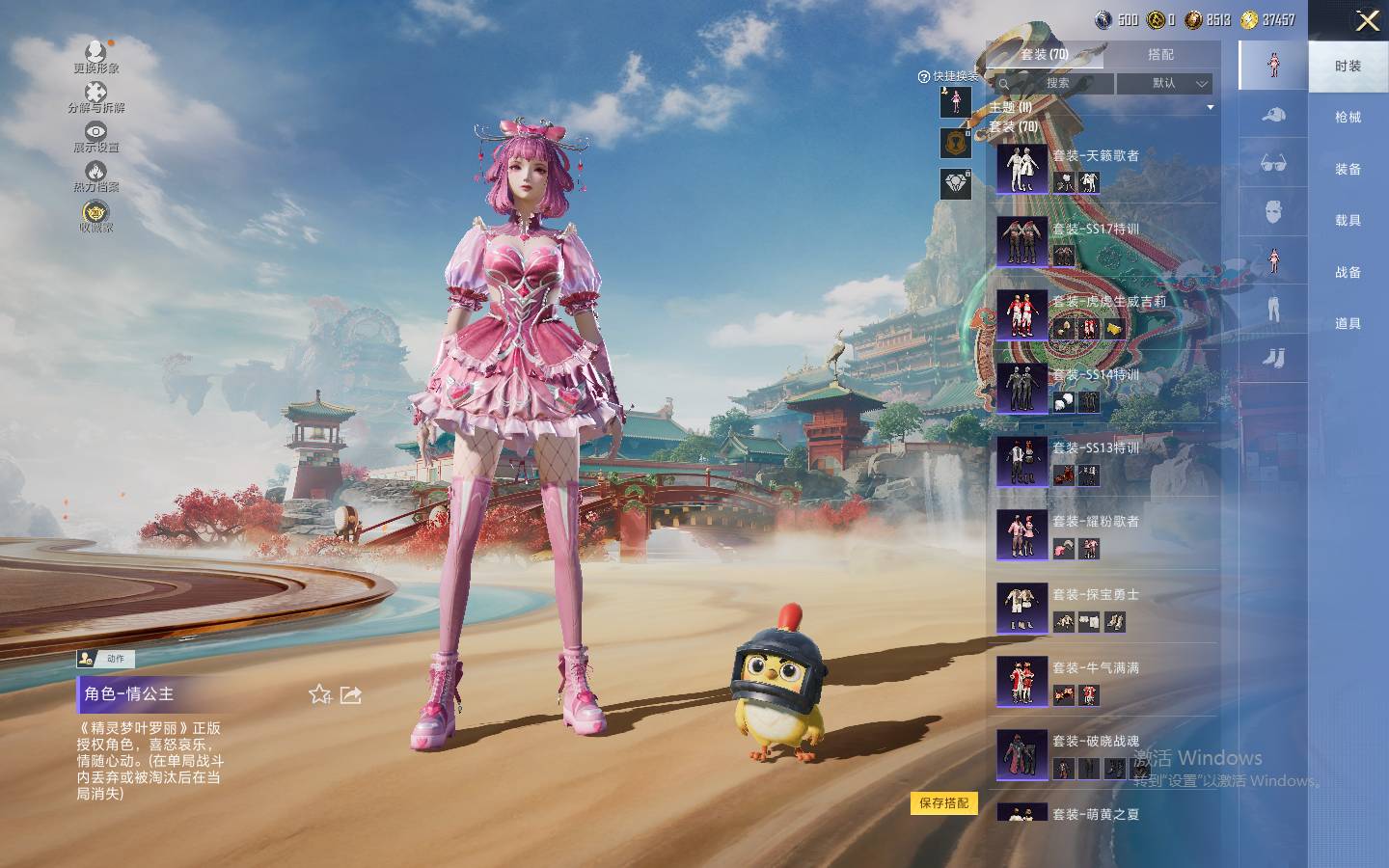This screenshot has height=868, width=1389.
Task: Open the 默认 sort dropdown
Action: tap(1164, 84)
